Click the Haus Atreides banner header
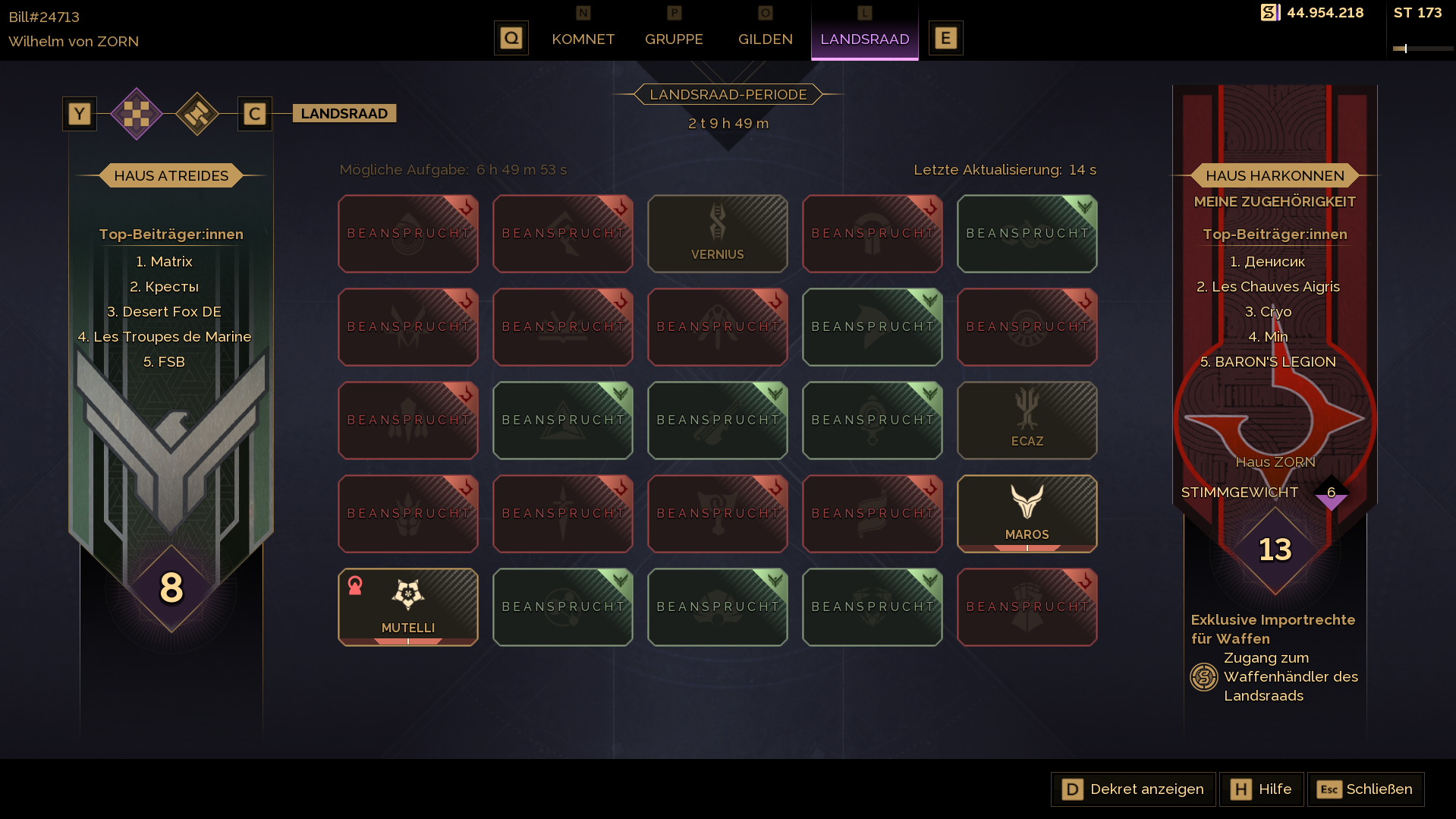Image resolution: width=1456 pixels, height=819 pixels. pyautogui.click(x=171, y=175)
